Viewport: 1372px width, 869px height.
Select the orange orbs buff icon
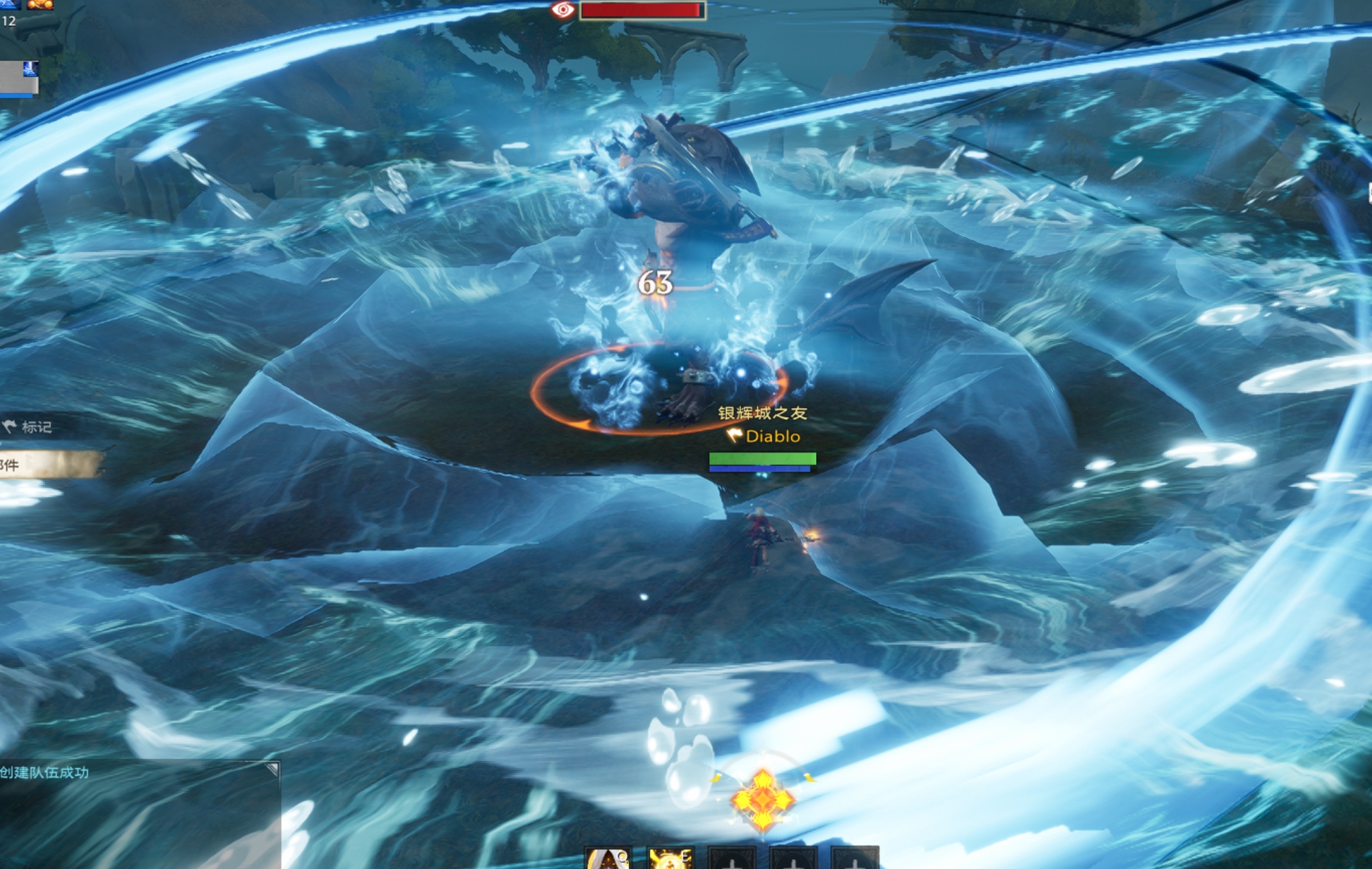pos(40,4)
